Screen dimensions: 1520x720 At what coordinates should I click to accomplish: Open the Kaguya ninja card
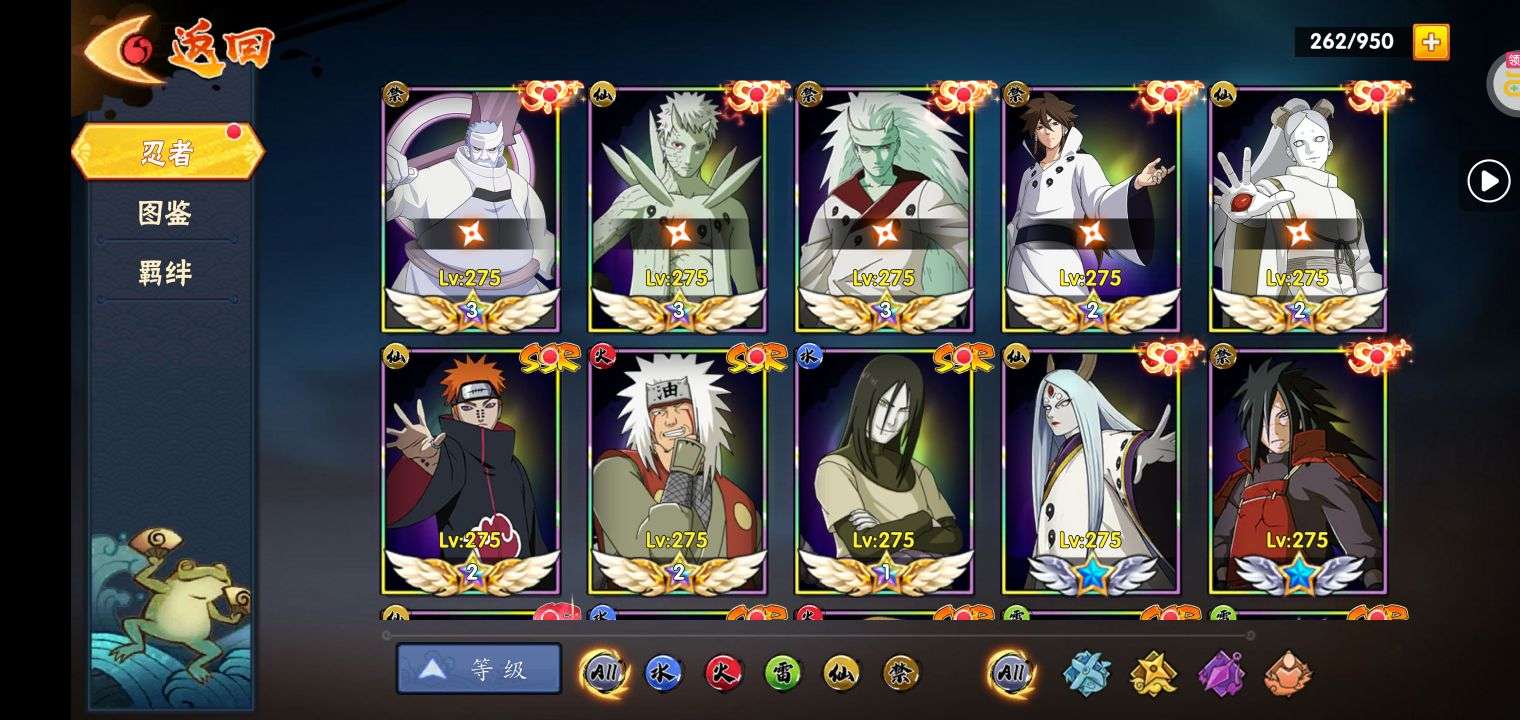tap(1091, 470)
